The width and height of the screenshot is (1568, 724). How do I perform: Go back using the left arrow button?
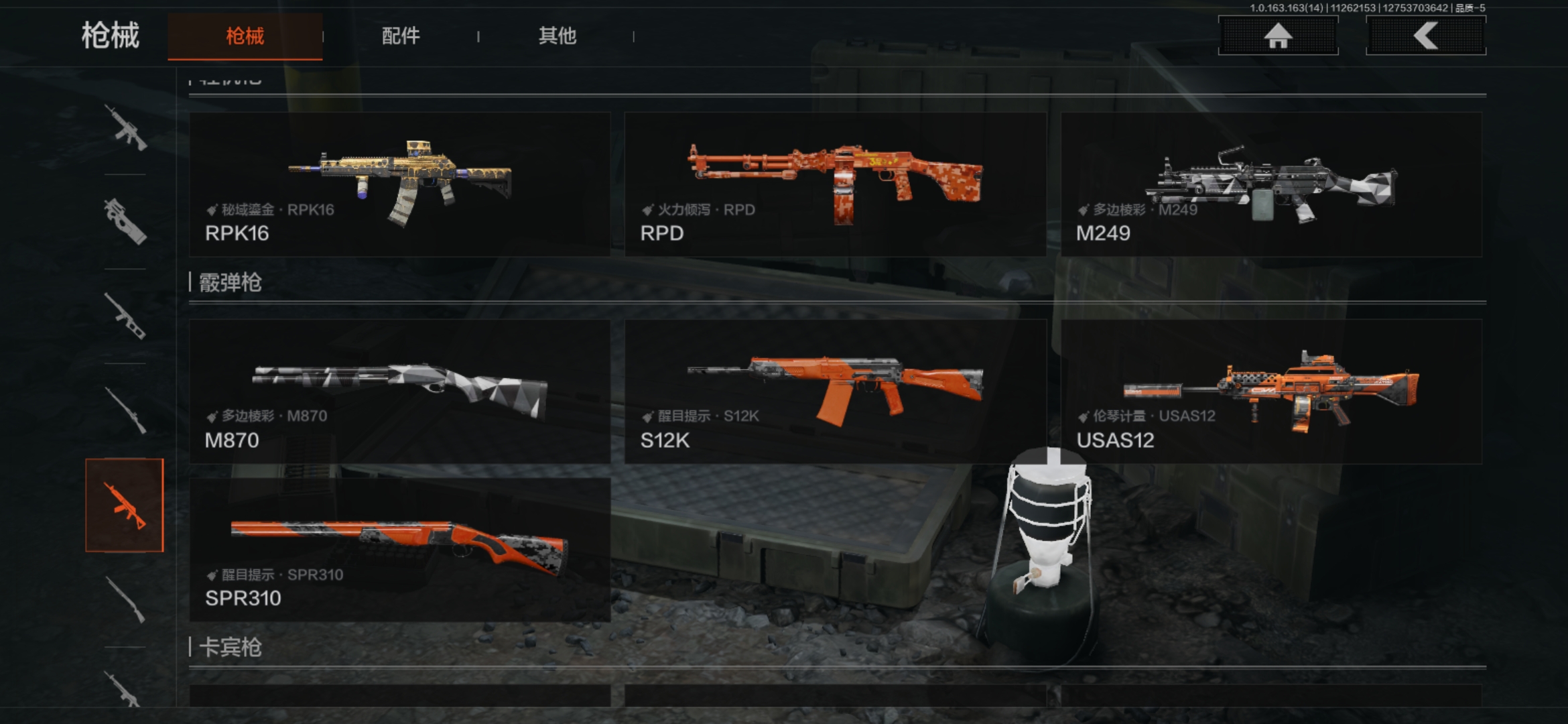tap(1425, 36)
